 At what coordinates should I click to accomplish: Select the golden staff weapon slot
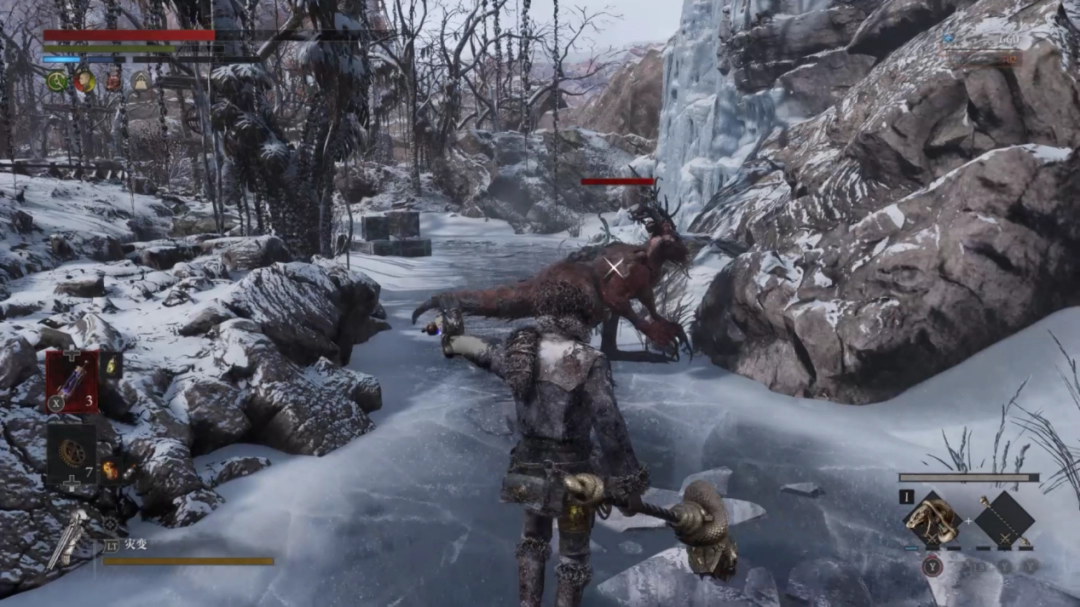(1004, 520)
